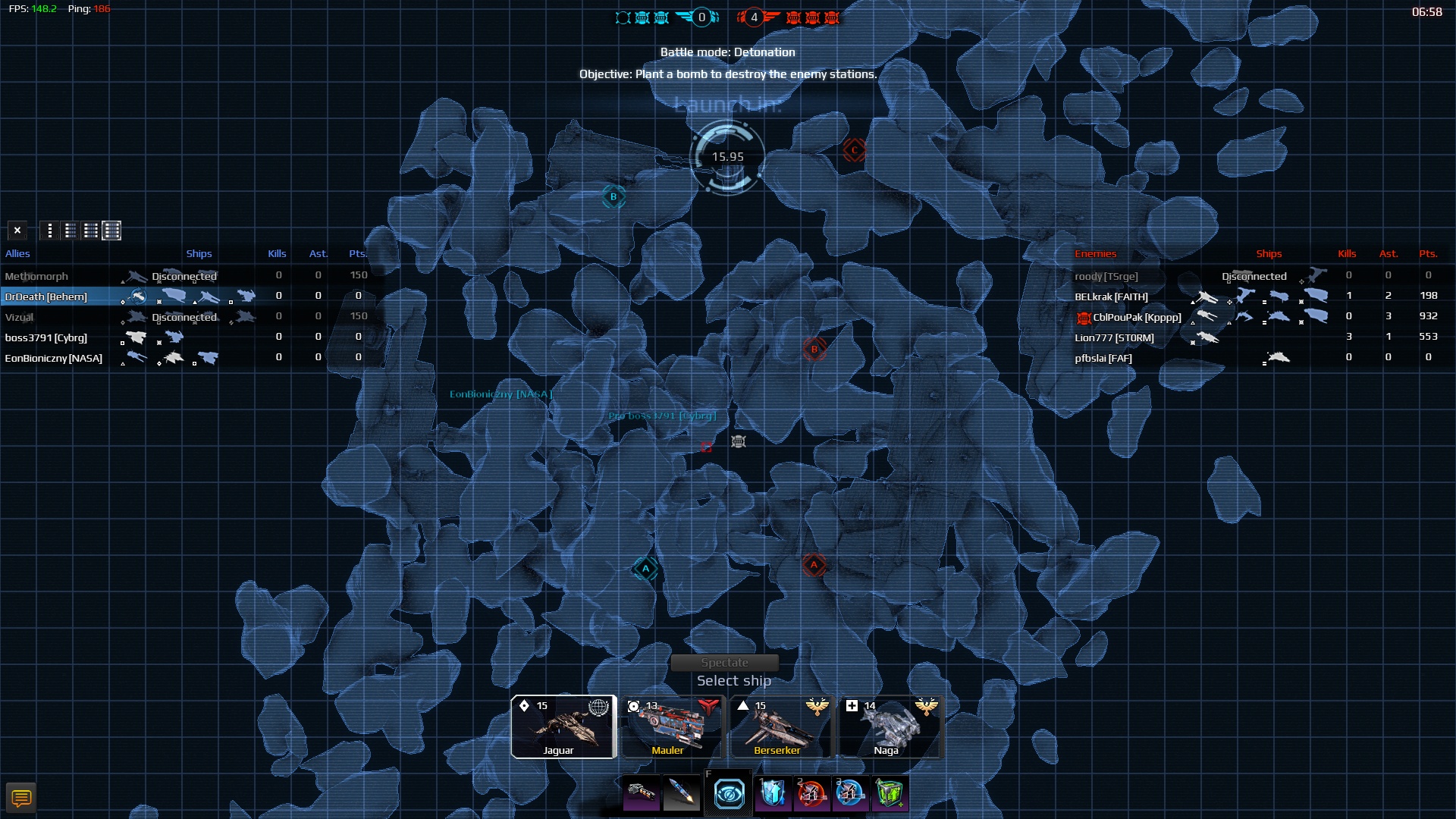
Task: Activate the shield boost module in slot 1
Action: tap(774, 793)
